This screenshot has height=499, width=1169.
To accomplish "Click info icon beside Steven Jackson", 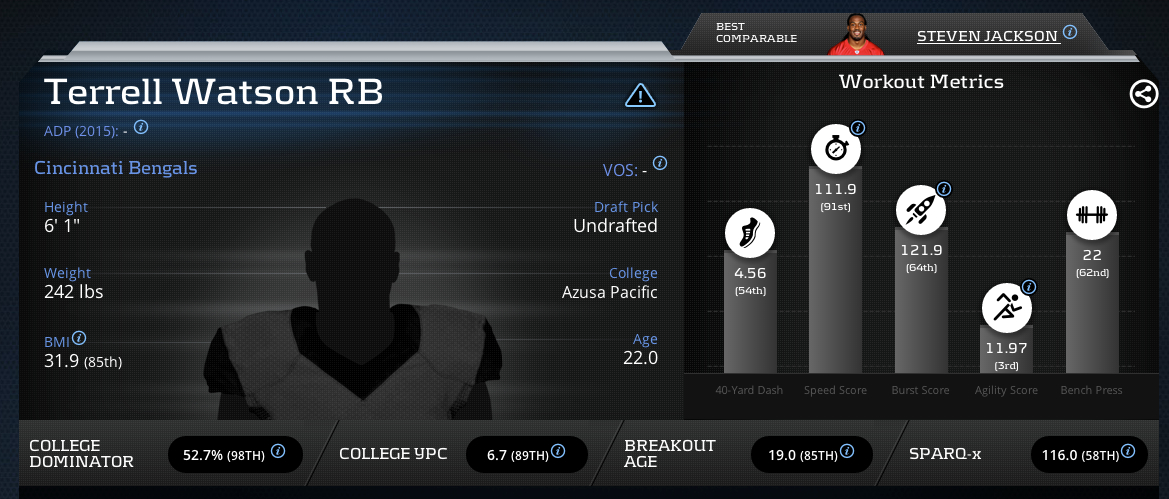I will point(1070,32).
